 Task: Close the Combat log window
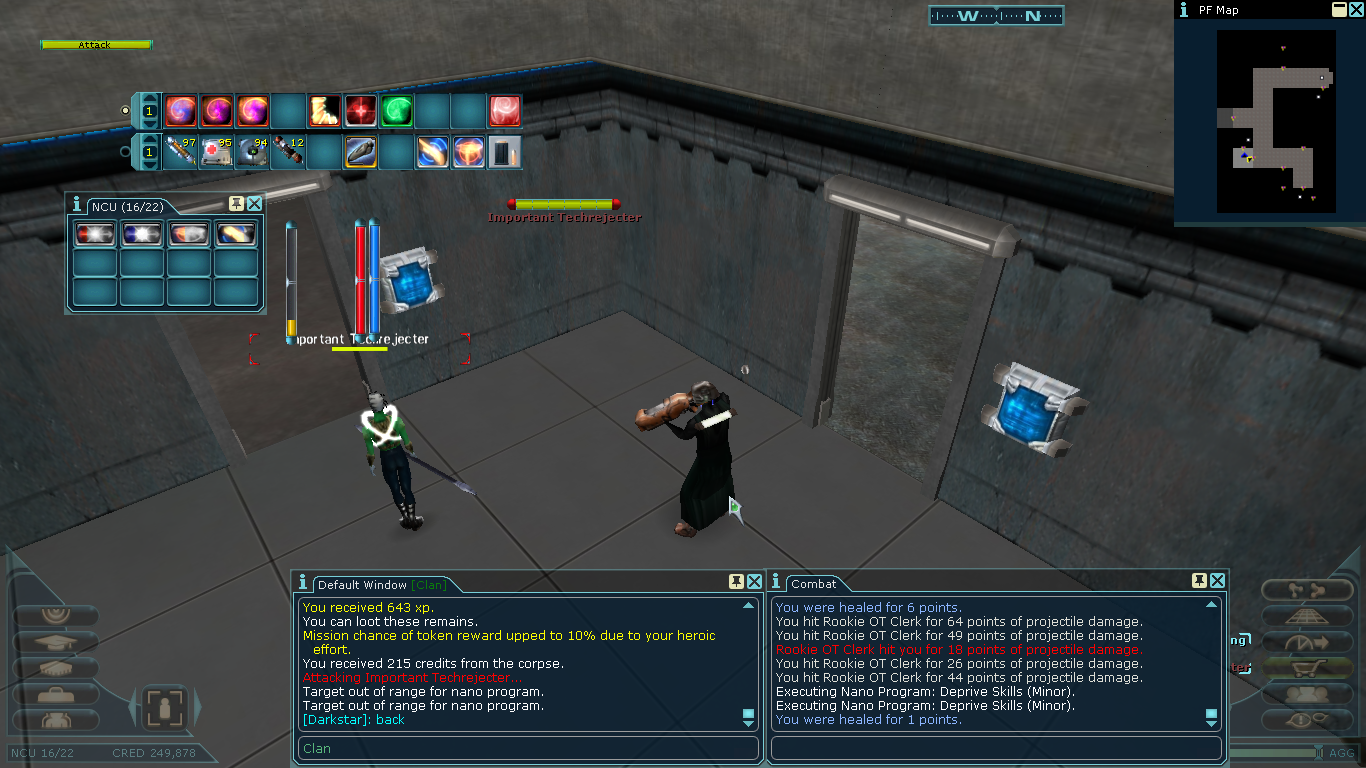point(1217,581)
